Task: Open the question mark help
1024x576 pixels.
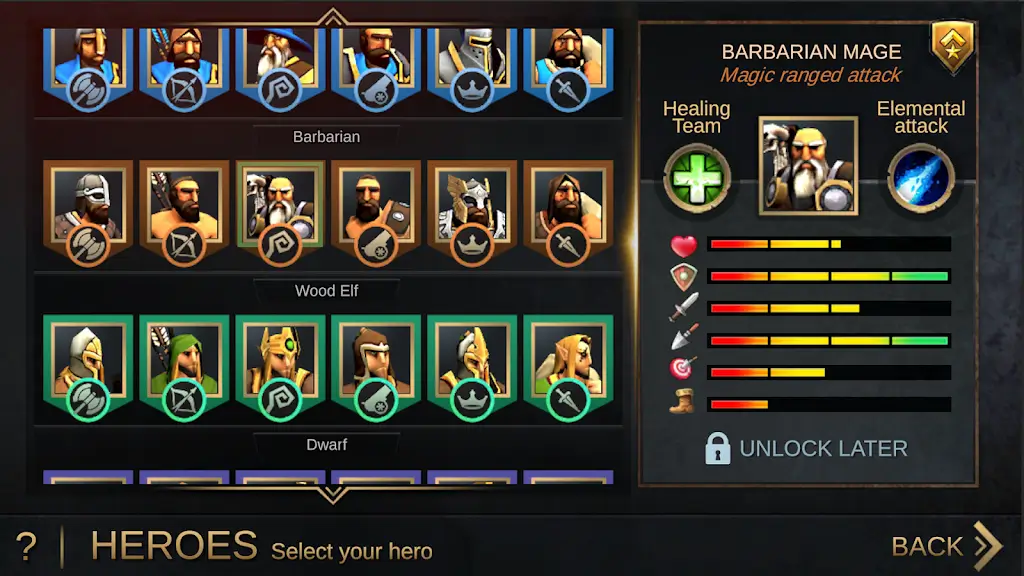Action: point(27,547)
